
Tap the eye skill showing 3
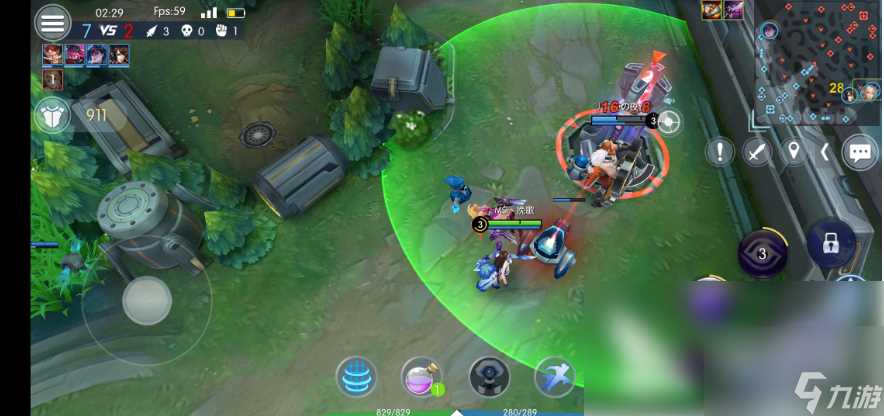click(x=762, y=253)
